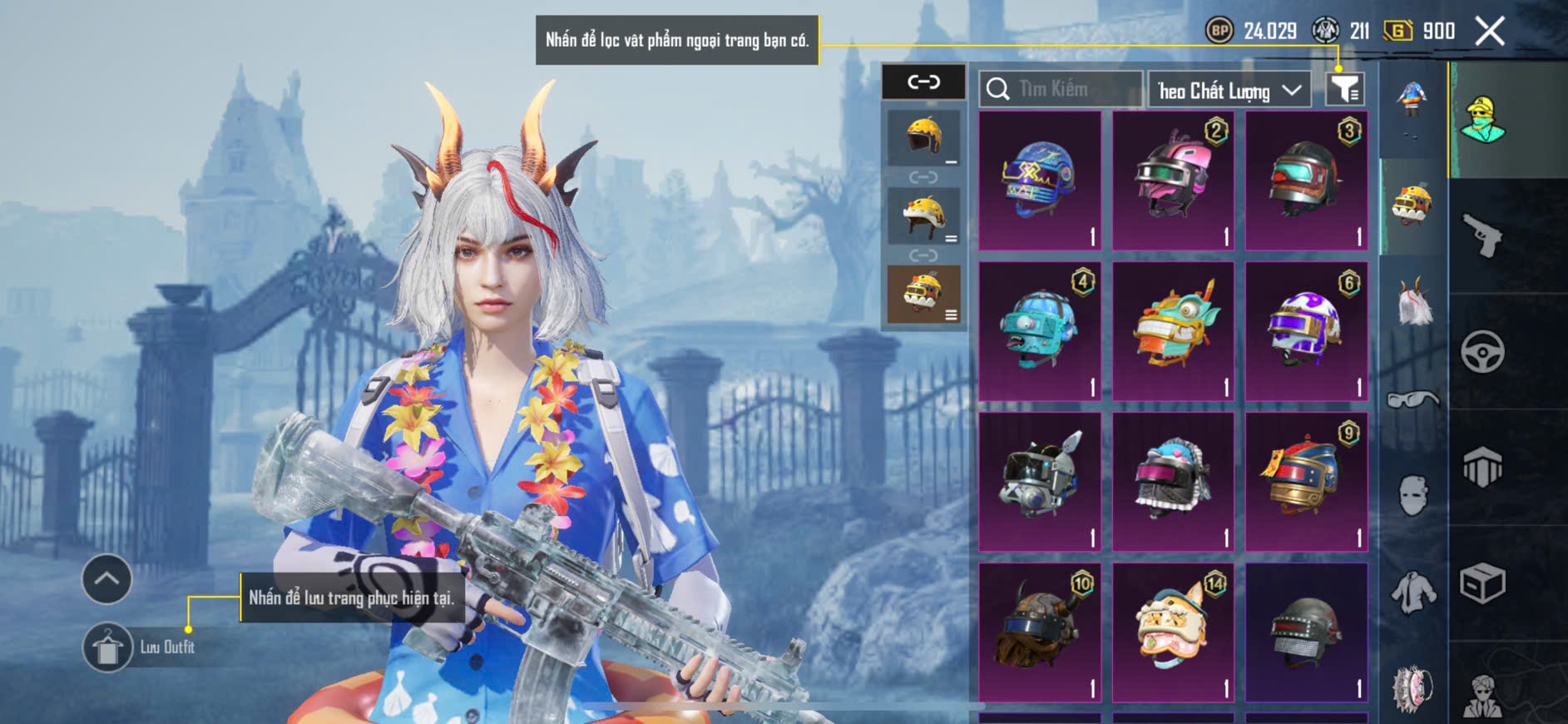The image size is (1568, 724).
Task: Open the Theo Chất Lượng sort dropdown
Action: (1229, 90)
